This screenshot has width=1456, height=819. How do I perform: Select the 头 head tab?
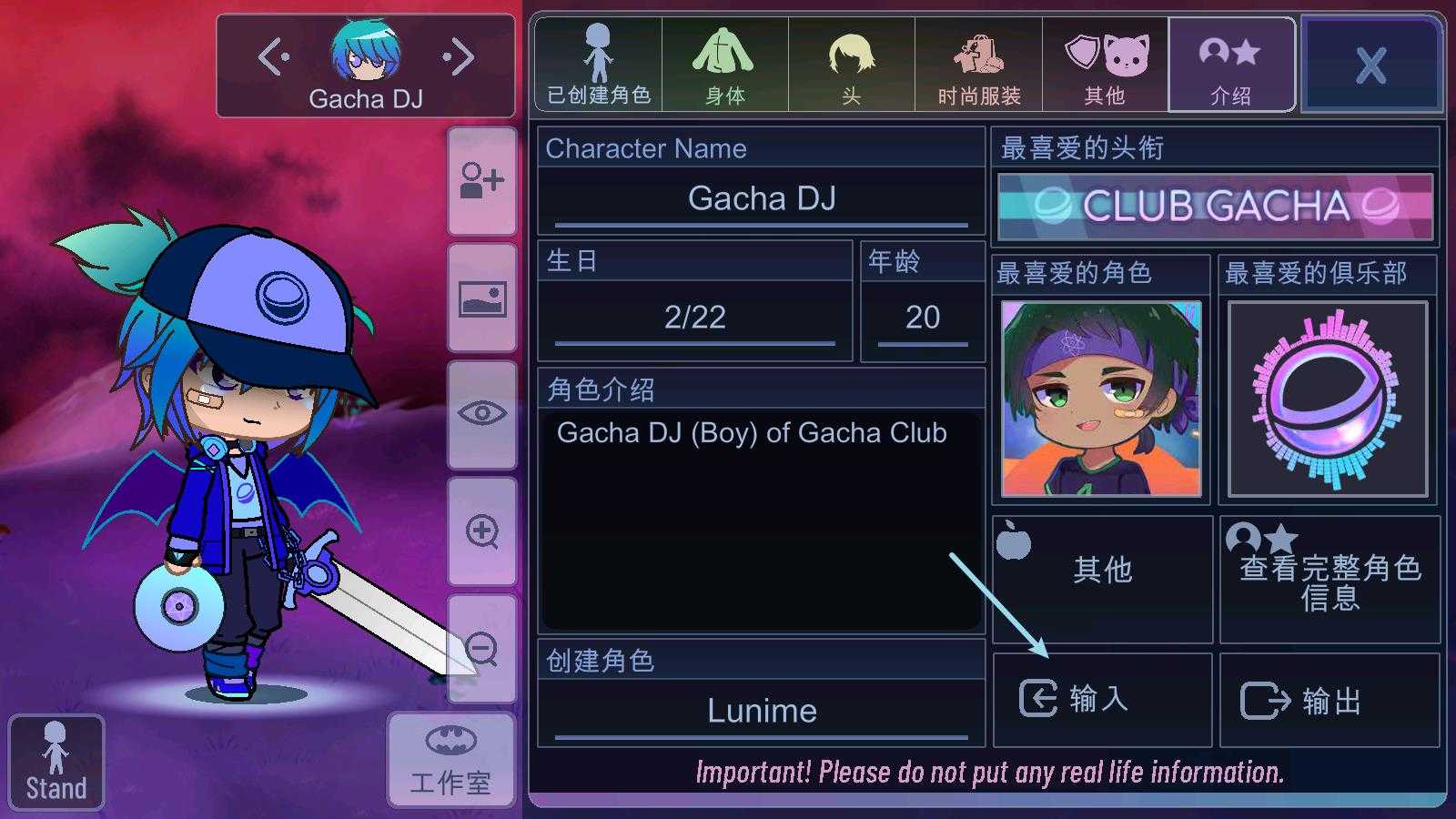pyautogui.click(x=851, y=65)
